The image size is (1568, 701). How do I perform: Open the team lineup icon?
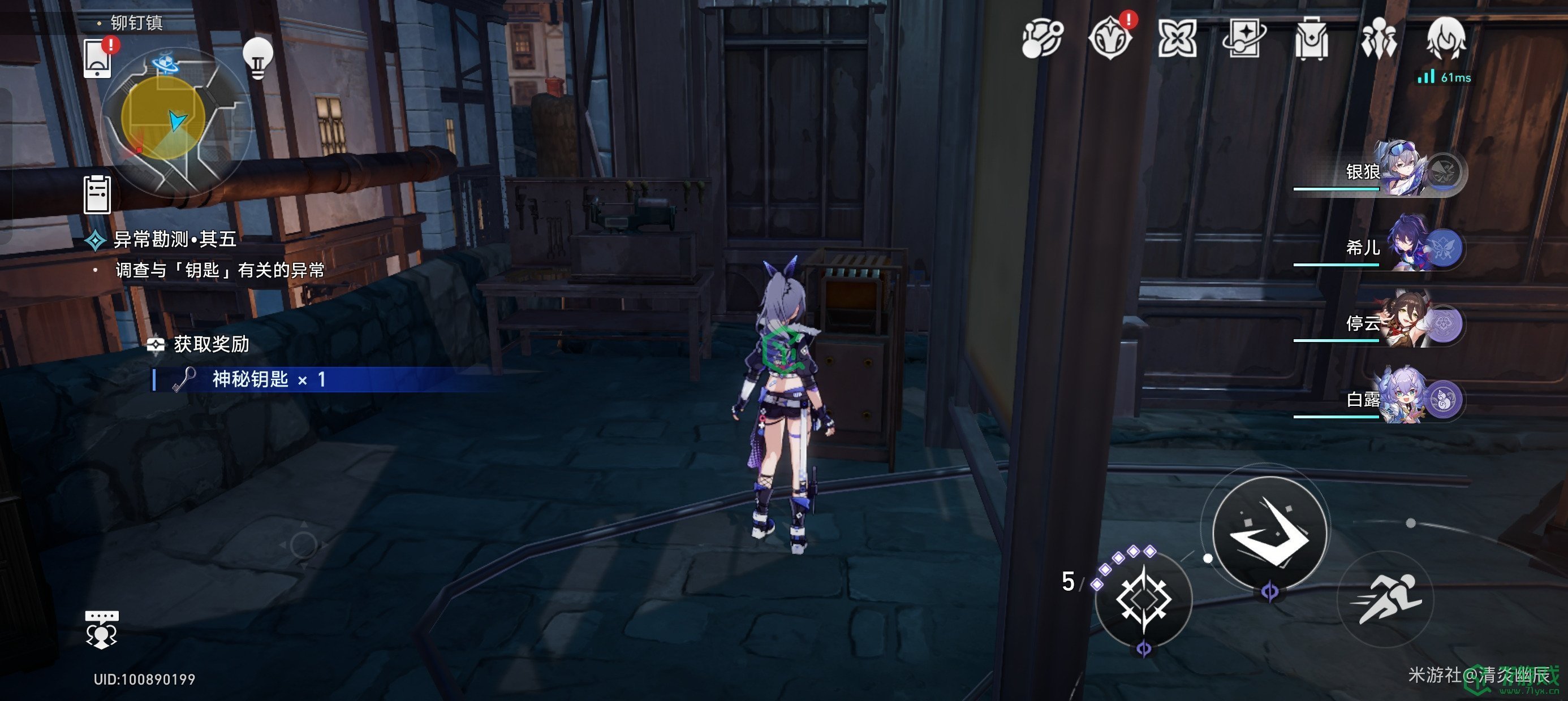click(1378, 39)
